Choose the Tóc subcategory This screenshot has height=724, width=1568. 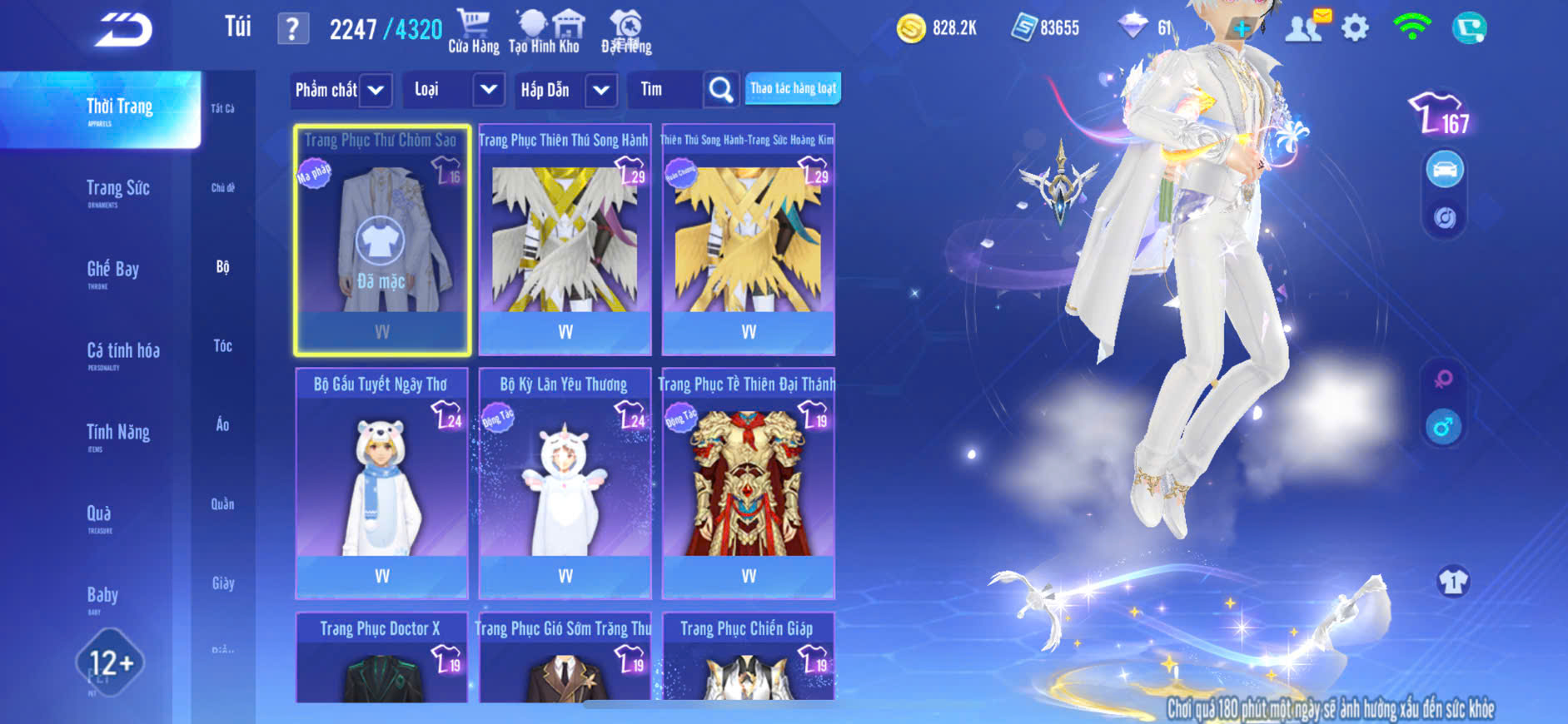coord(222,346)
